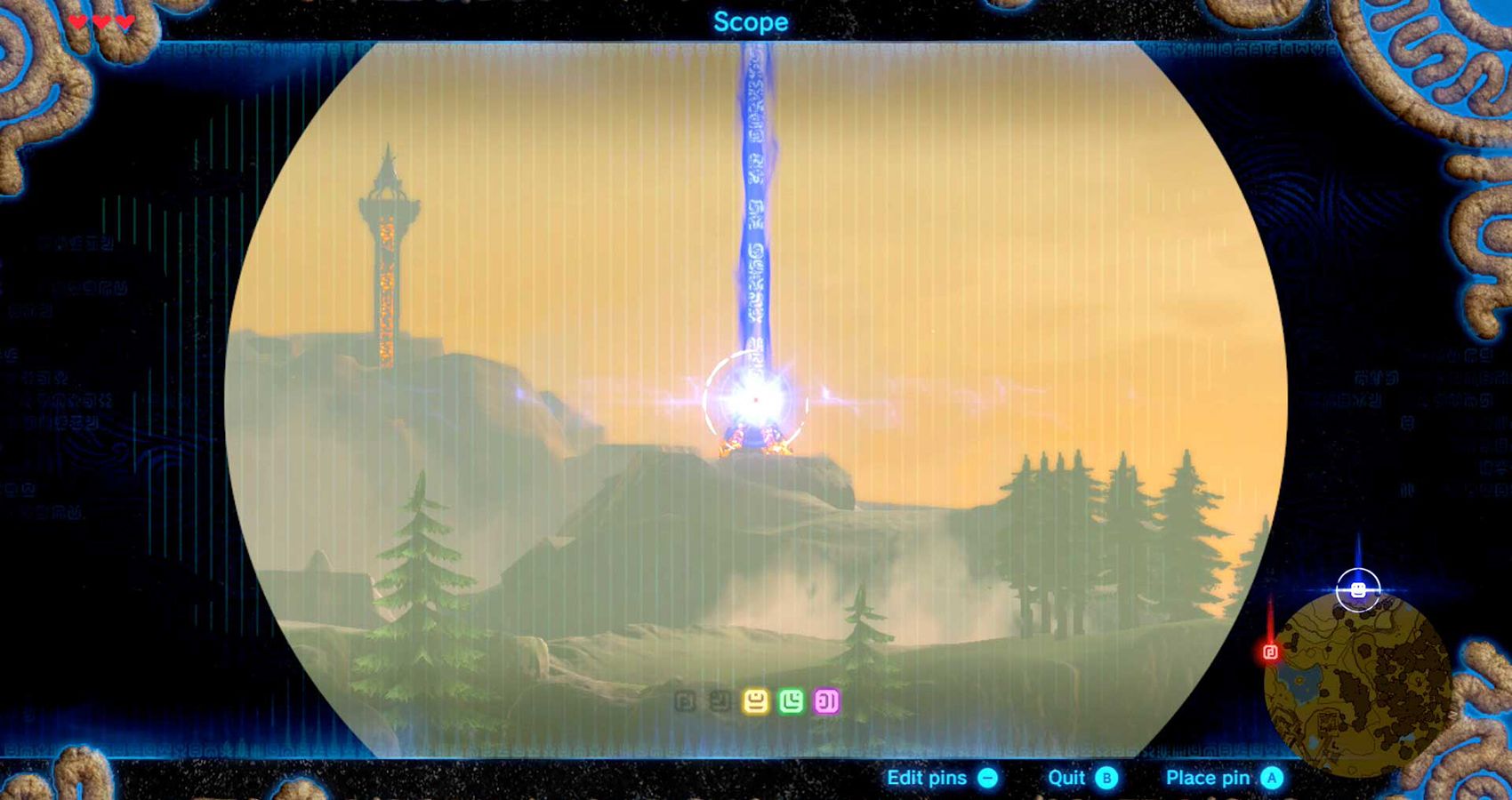1512x800 pixels.
Task: Click the Quit command
Action: (x=1065, y=779)
